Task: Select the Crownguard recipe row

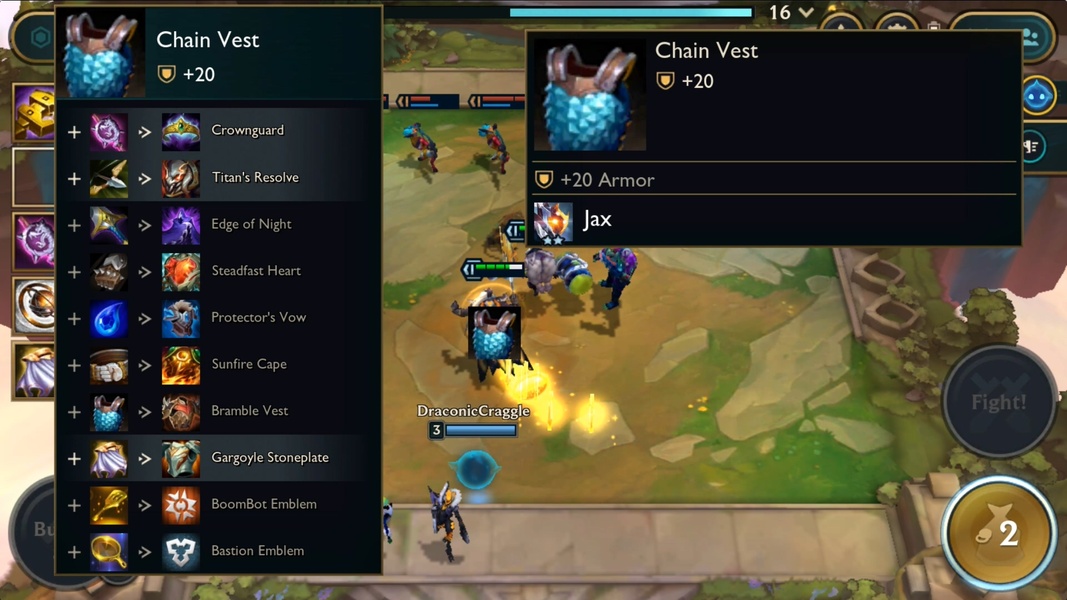Action: pyautogui.click(x=220, y=131)
